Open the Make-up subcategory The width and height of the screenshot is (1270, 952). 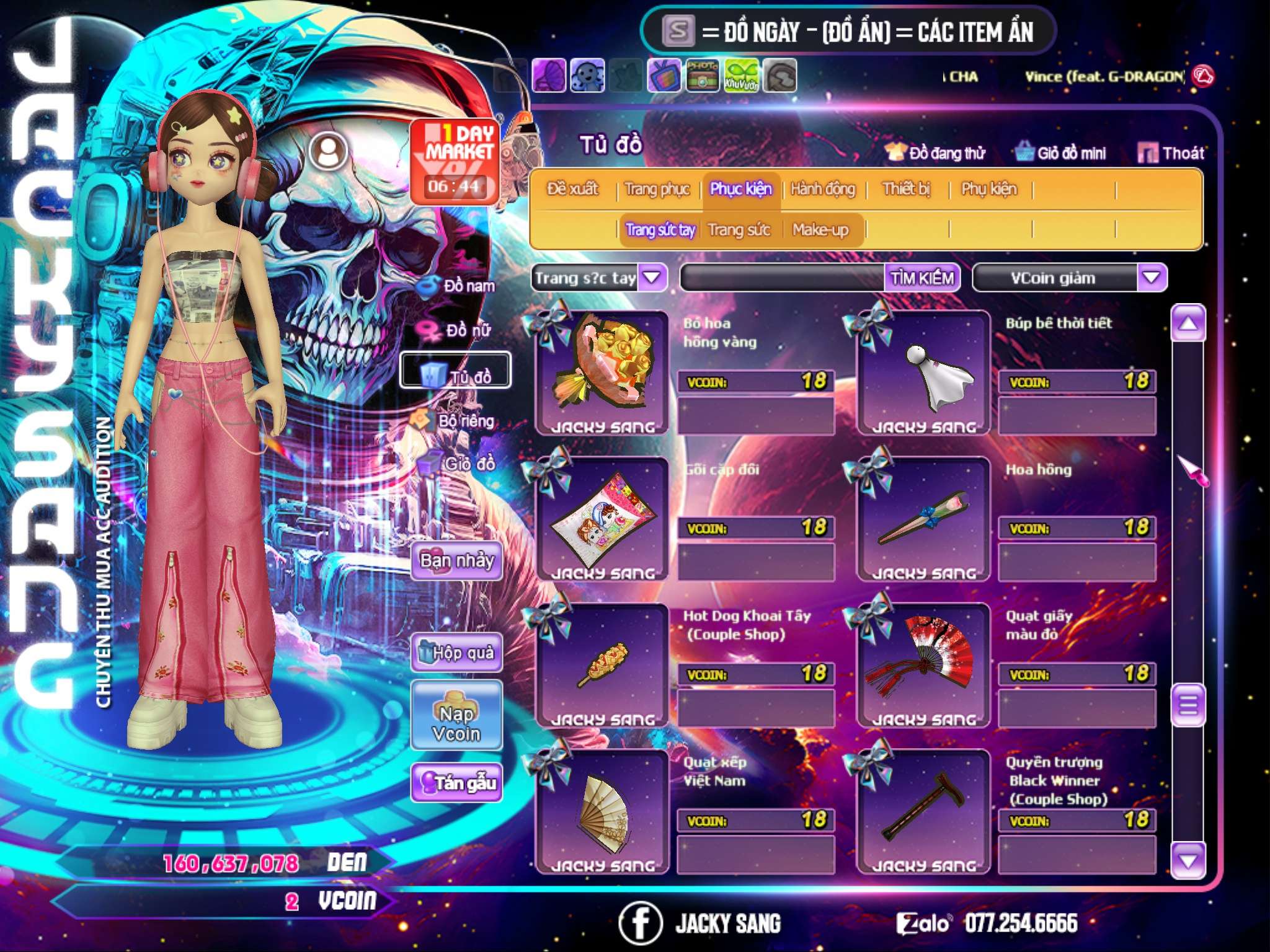tap(820, 230)
